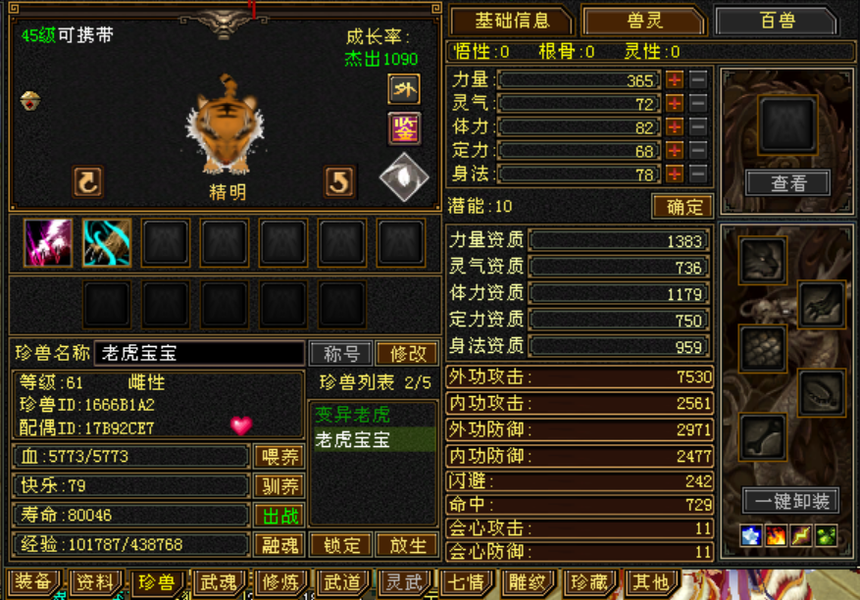
Task: Select the purple lightning pet skill icon
Action: pyautogui.click(x=48, y=242)
